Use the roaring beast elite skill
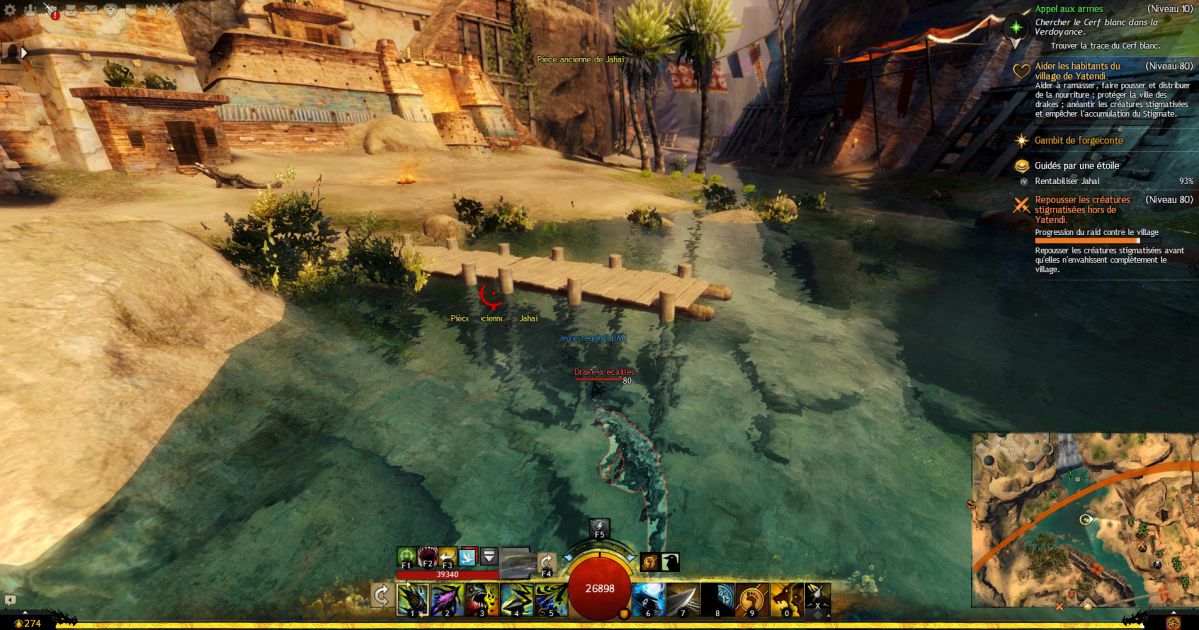1199x630 pixels. point(786,598)
